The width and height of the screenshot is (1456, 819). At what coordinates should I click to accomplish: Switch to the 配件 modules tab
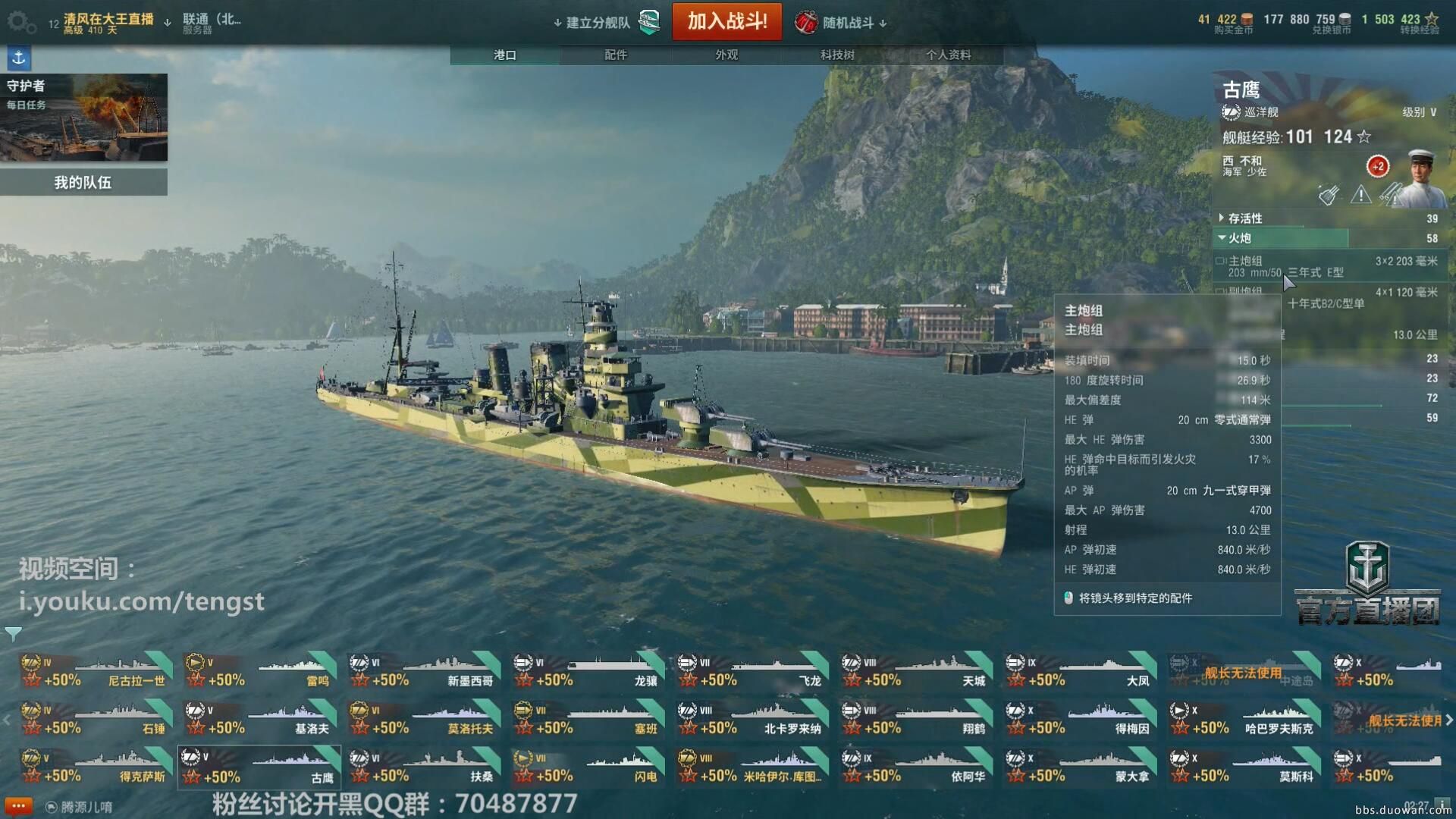pos(616,55)
